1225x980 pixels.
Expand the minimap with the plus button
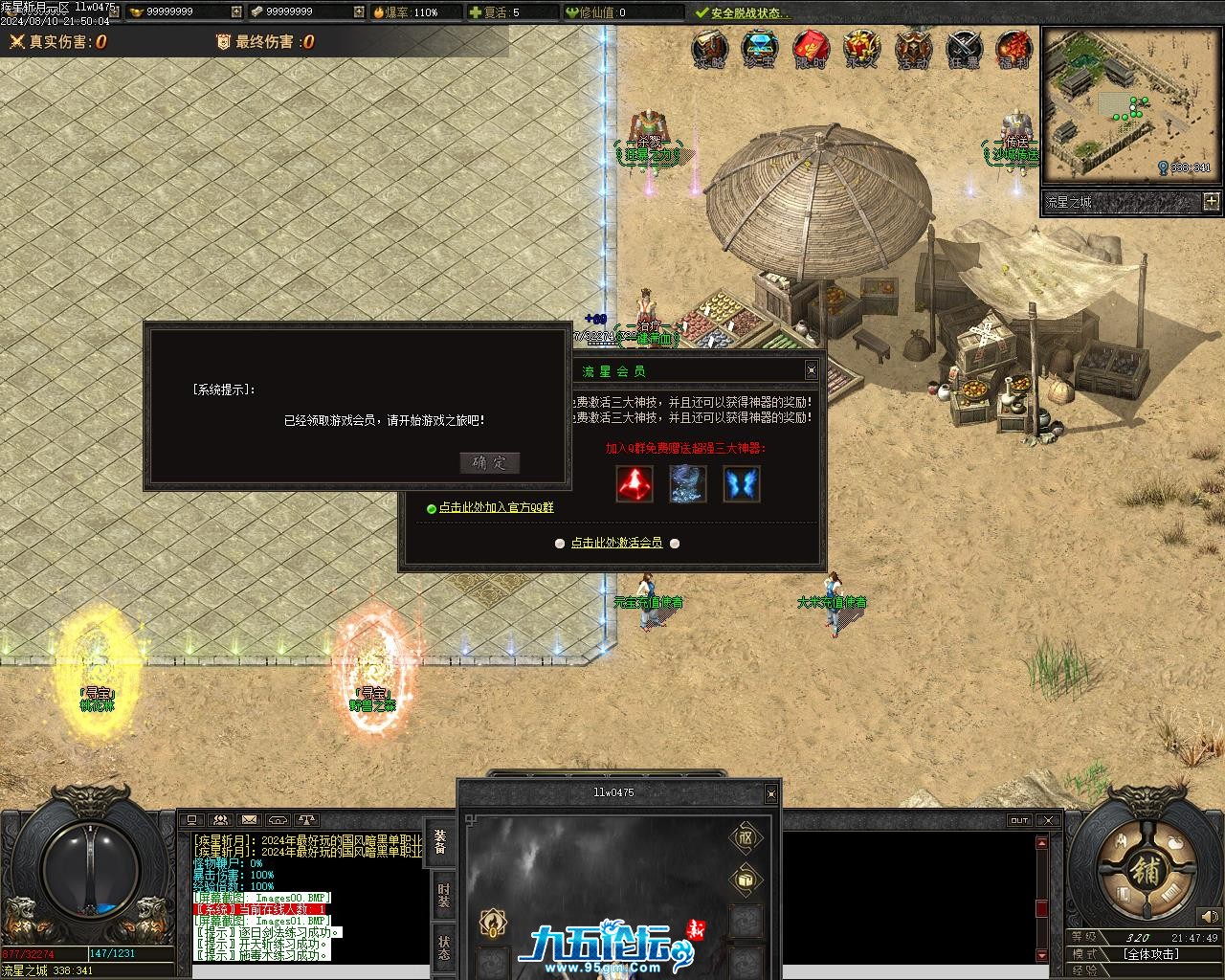1212,201
